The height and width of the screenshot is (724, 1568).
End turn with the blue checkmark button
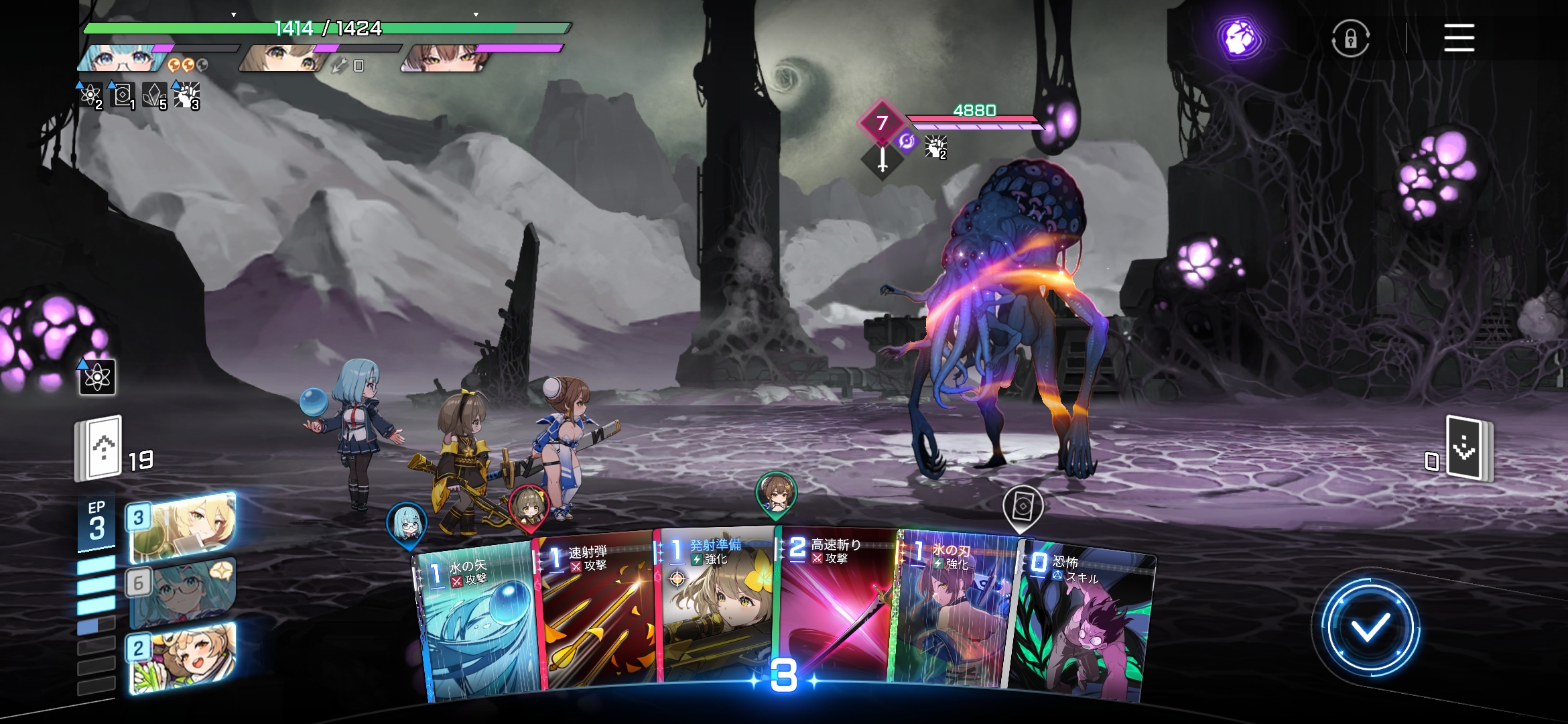[1370, 628]
